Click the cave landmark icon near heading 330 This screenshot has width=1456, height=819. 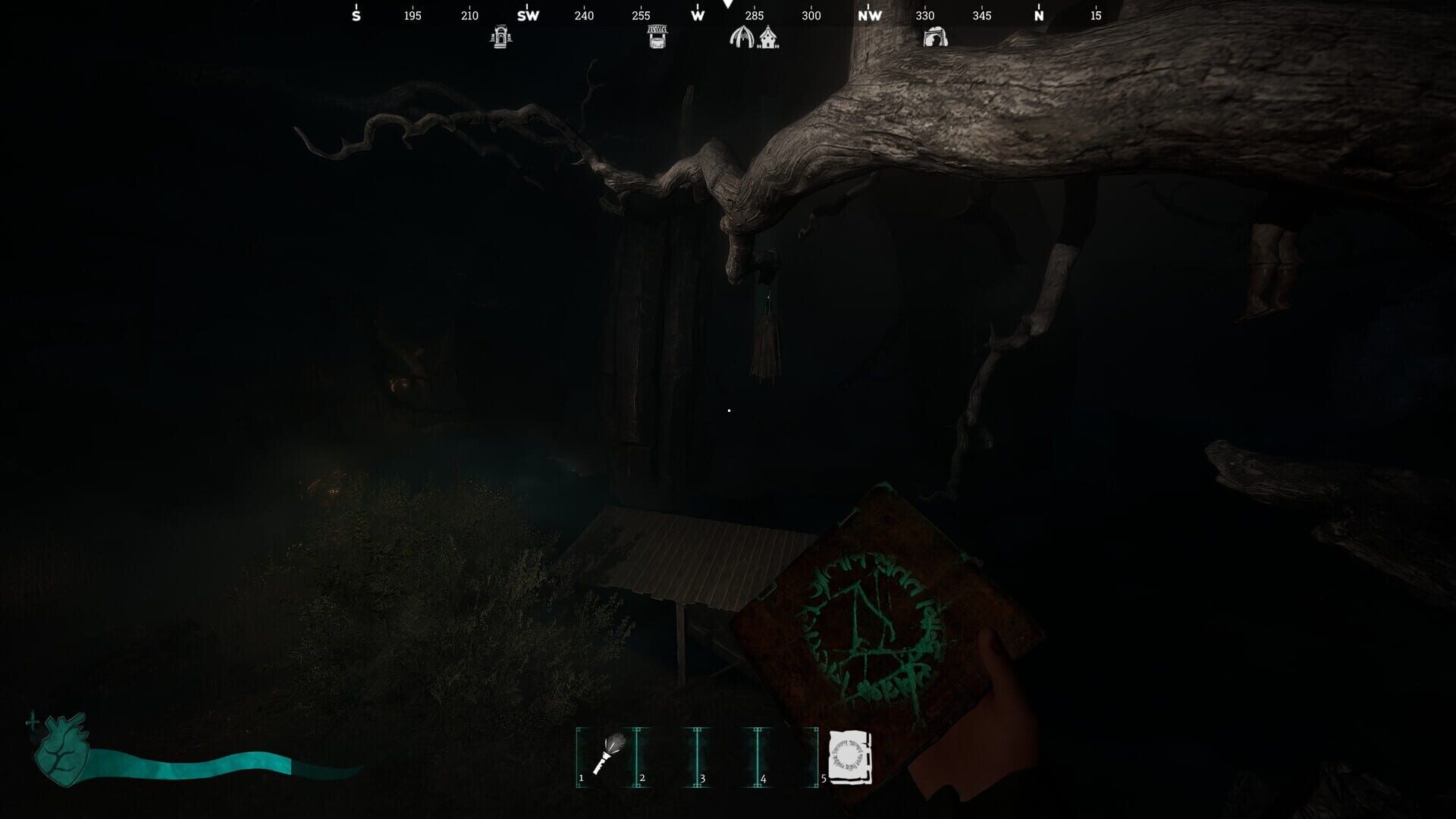click(937, 38)
